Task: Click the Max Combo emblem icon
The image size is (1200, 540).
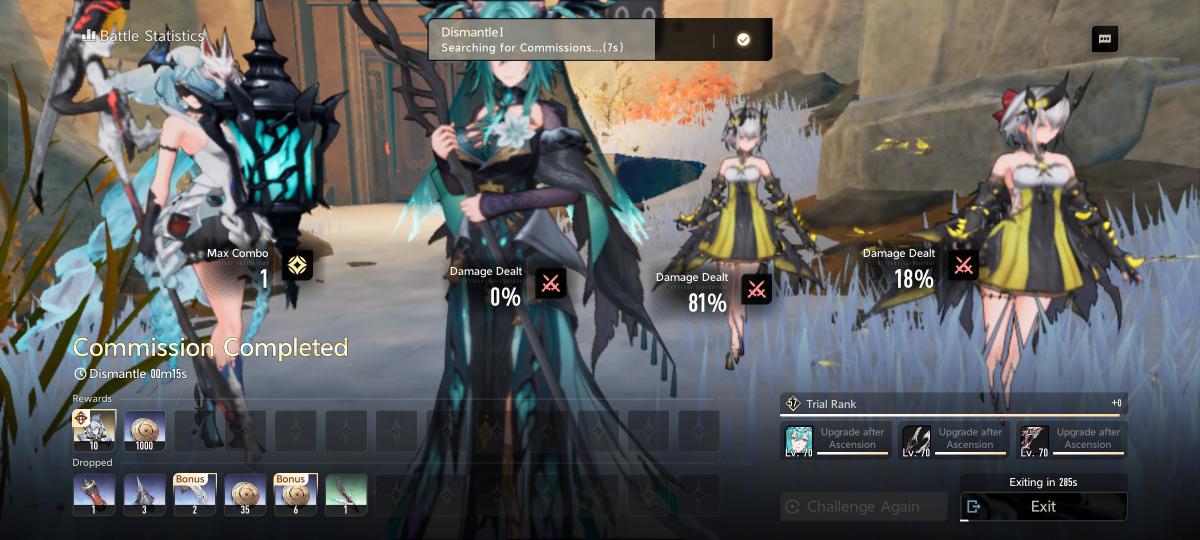Action: click(x=298, y=265)
